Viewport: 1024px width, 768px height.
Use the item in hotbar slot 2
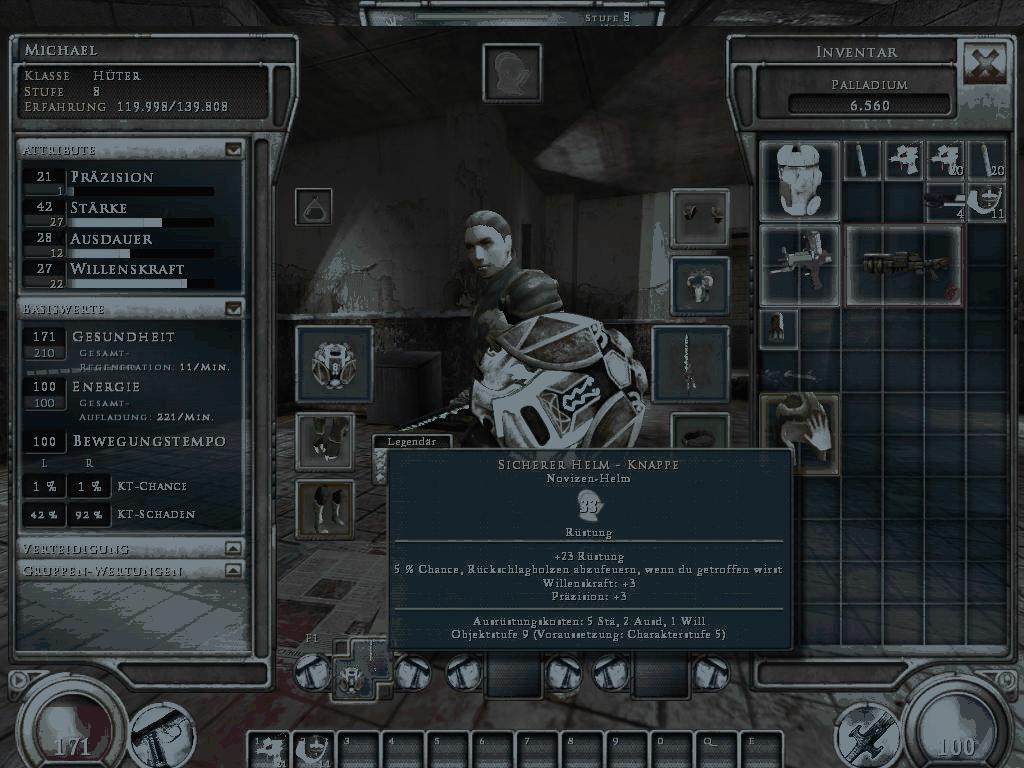tap(311, 749)
